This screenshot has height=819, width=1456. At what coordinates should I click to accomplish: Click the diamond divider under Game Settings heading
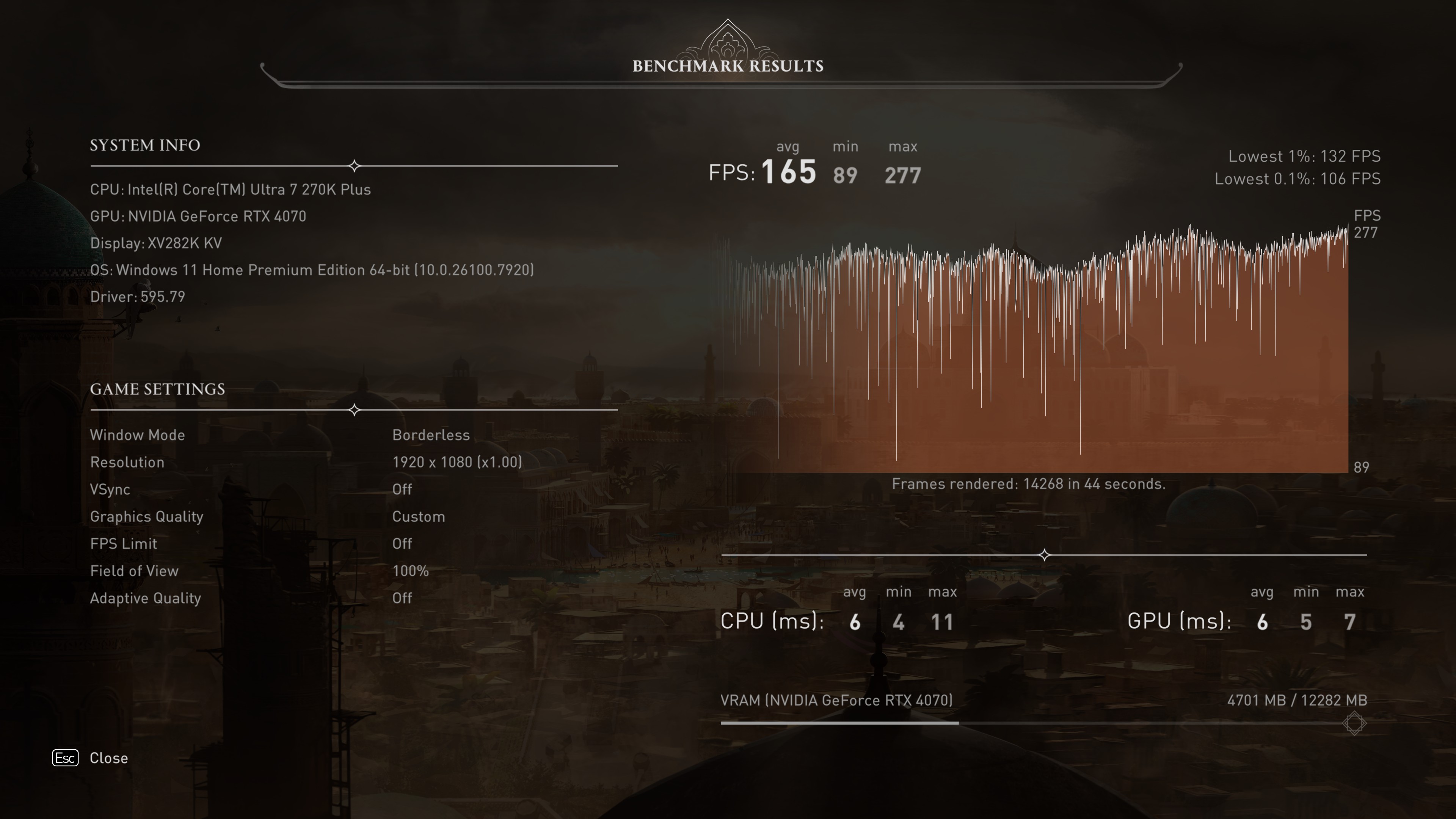click(x=355, y=410)
